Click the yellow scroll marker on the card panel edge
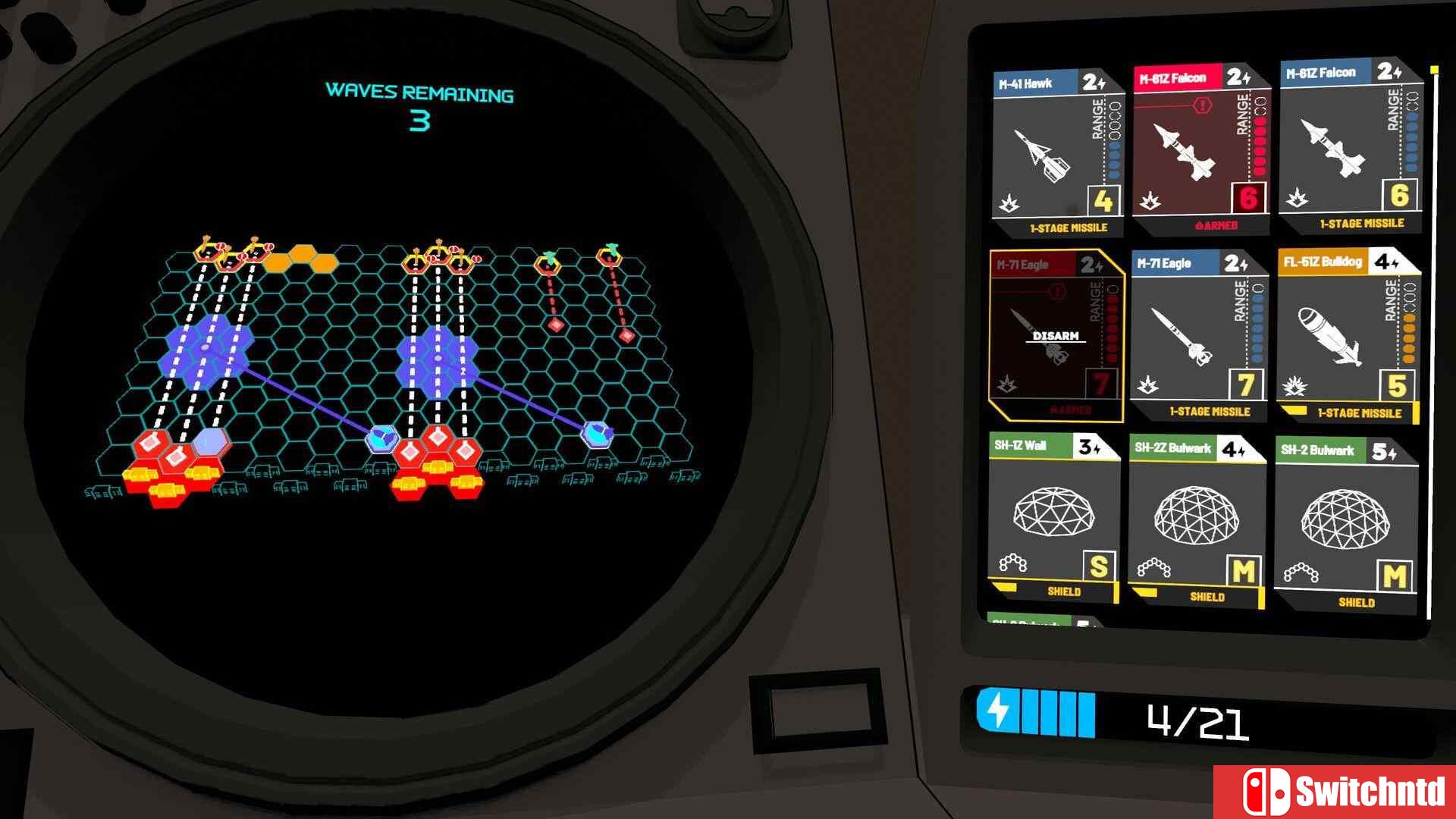The image size is (1456, 819). (x=1436, y=68)
